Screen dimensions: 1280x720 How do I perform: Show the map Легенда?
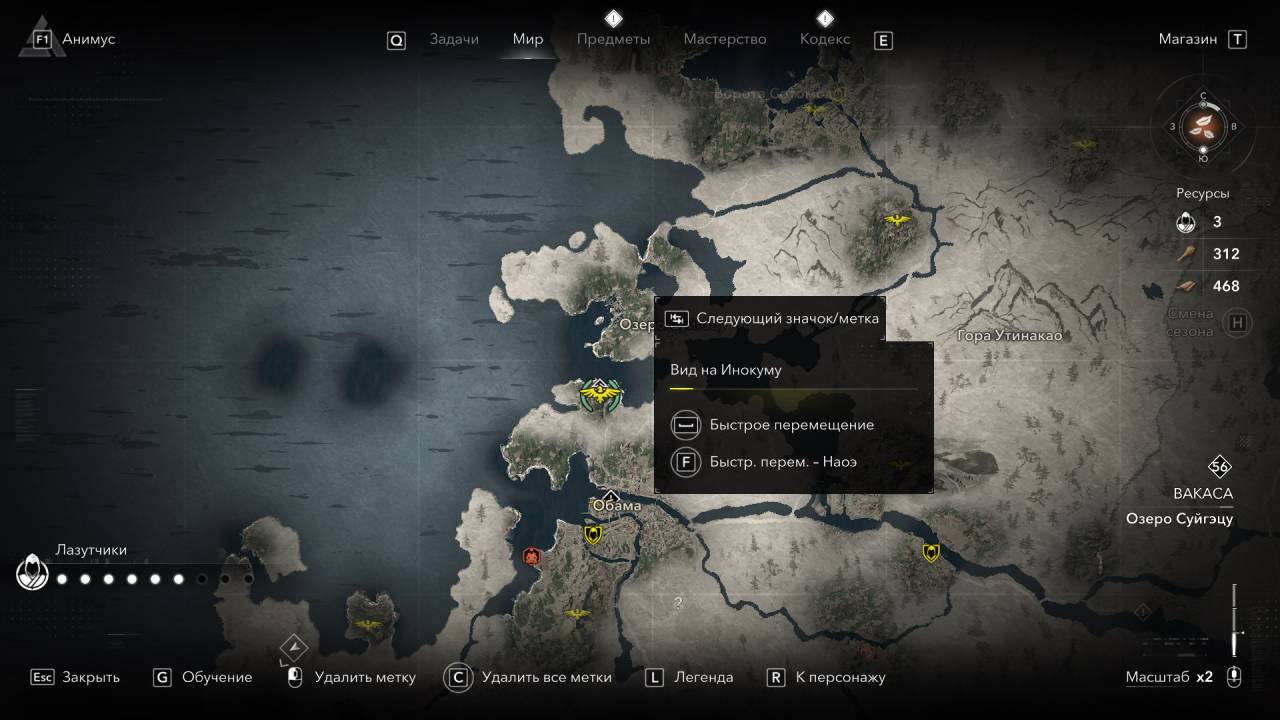[703, 677]
